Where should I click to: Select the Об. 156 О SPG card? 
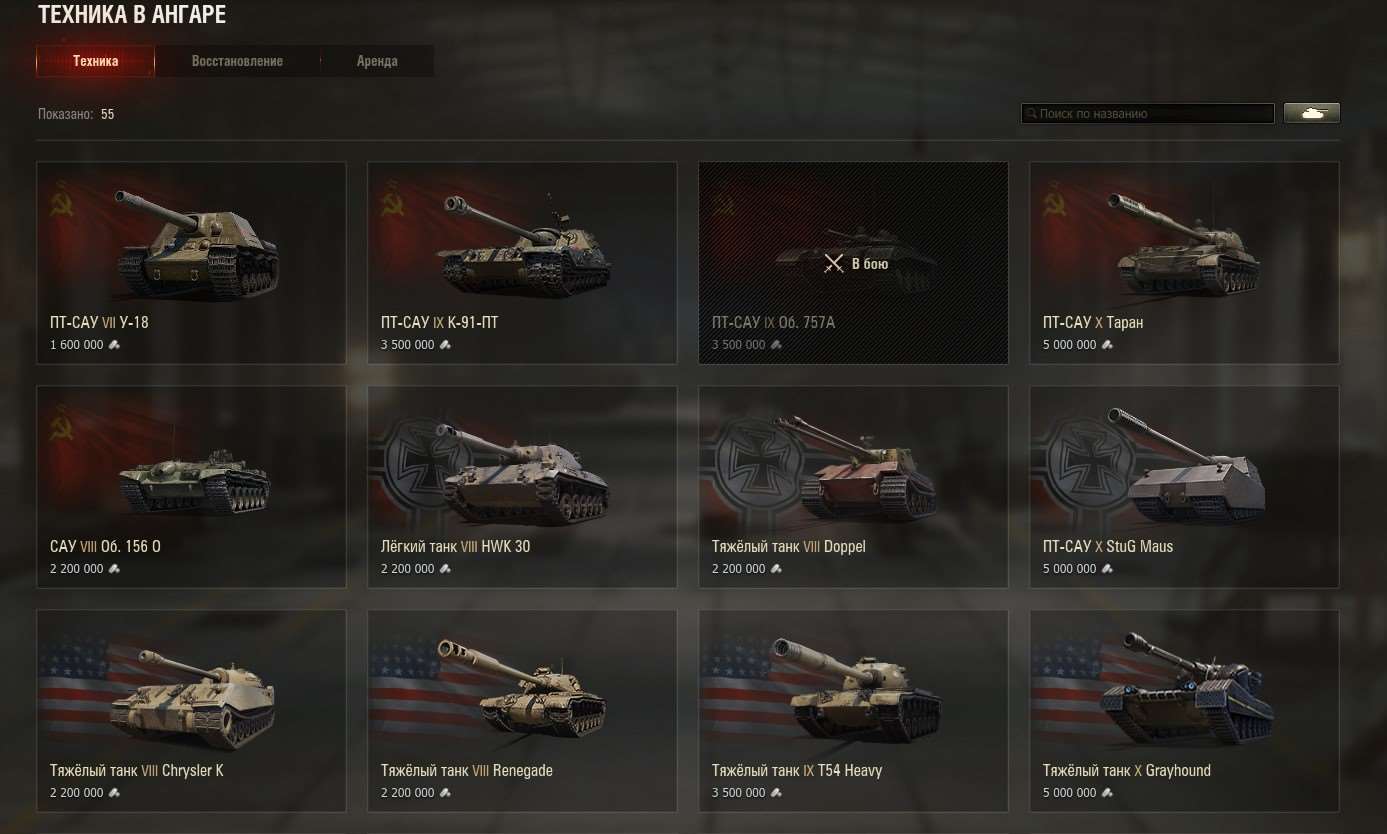point(191,486)
